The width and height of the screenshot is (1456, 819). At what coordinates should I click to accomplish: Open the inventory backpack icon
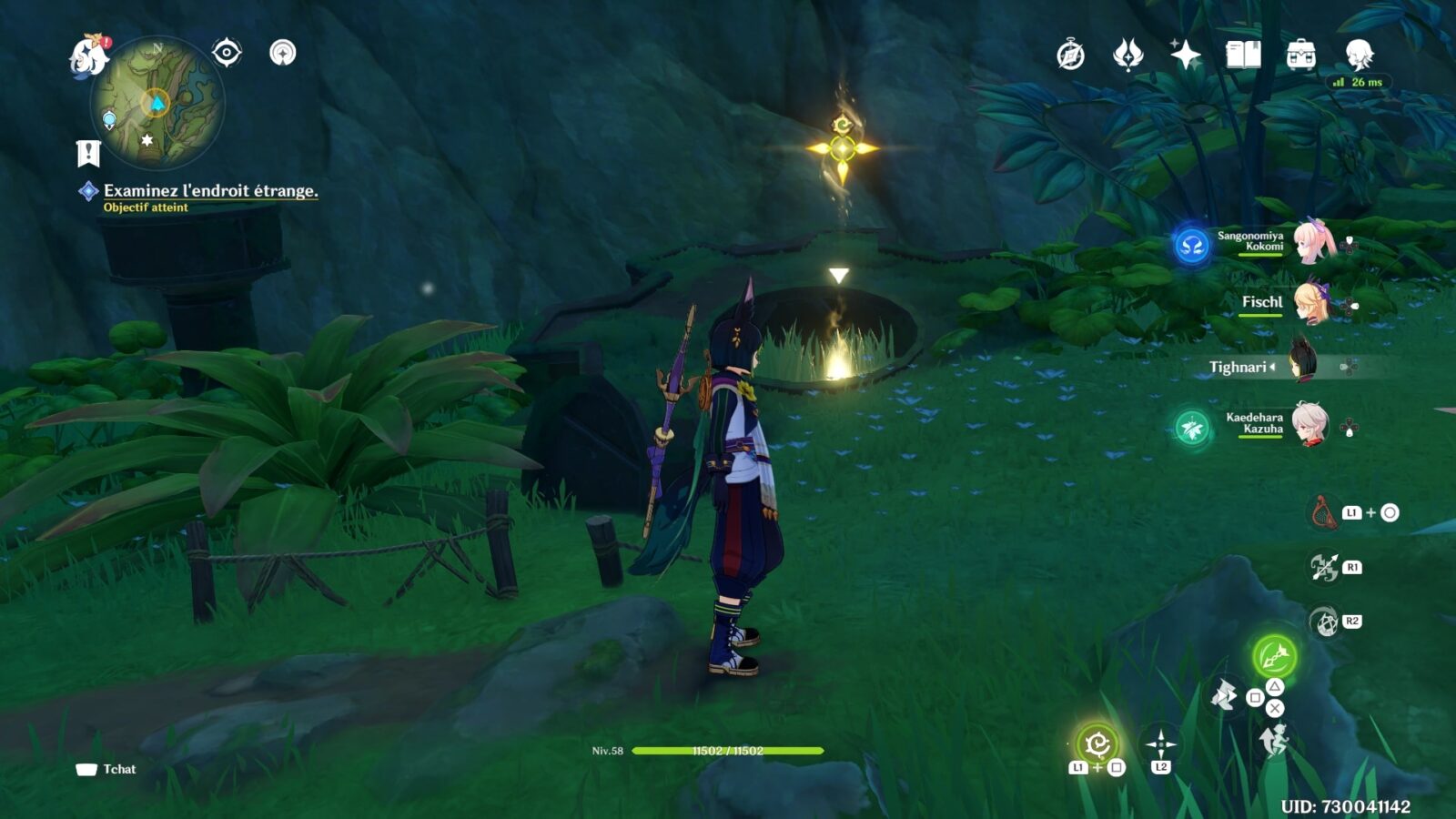[1300, 56]
